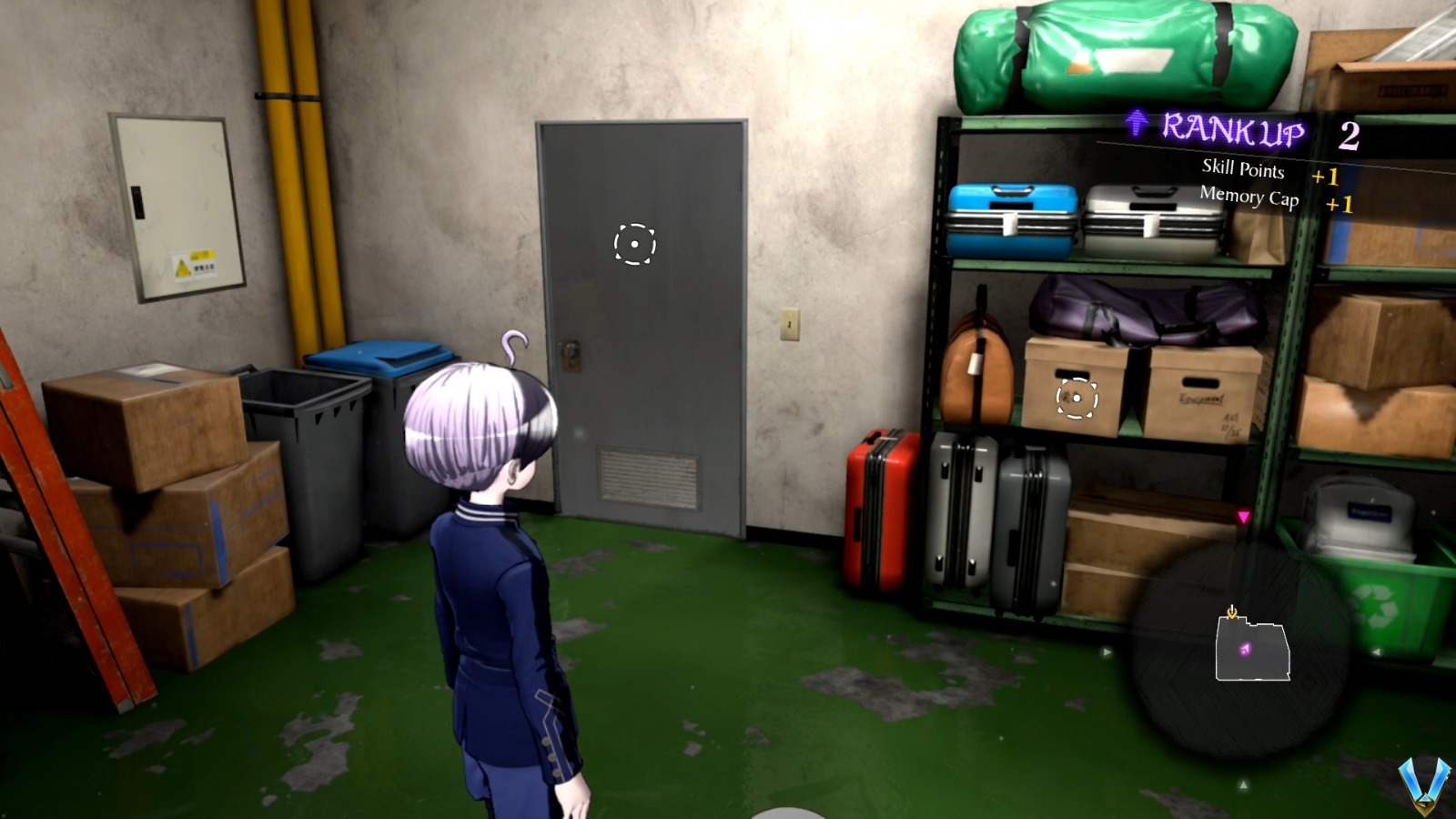This screenshot has width=1456, height=819.
Task: Expand the Skill Points reward entry
Action: tap(1241, 170)
